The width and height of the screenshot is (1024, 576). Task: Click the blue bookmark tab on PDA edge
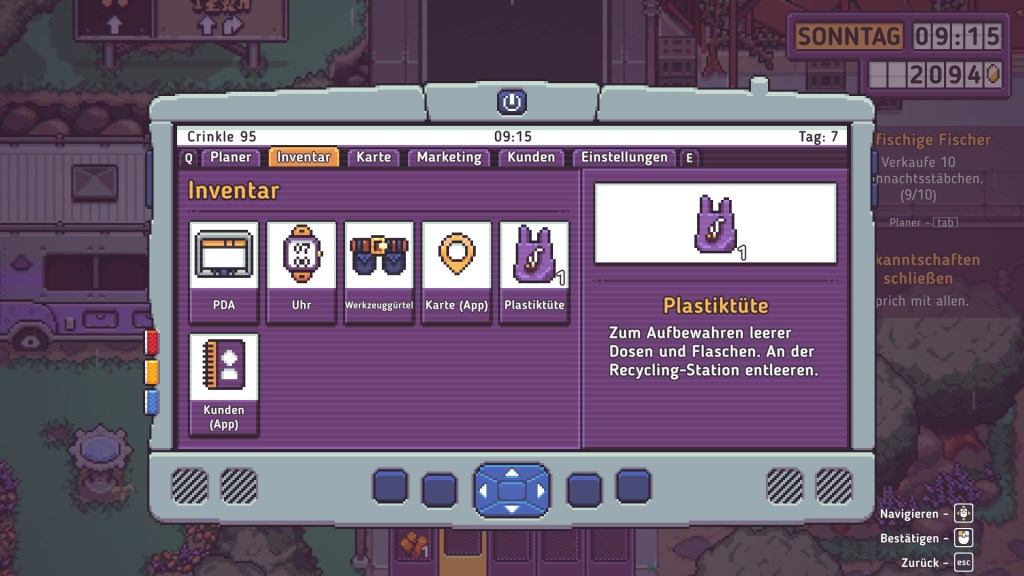click(152, 402)
